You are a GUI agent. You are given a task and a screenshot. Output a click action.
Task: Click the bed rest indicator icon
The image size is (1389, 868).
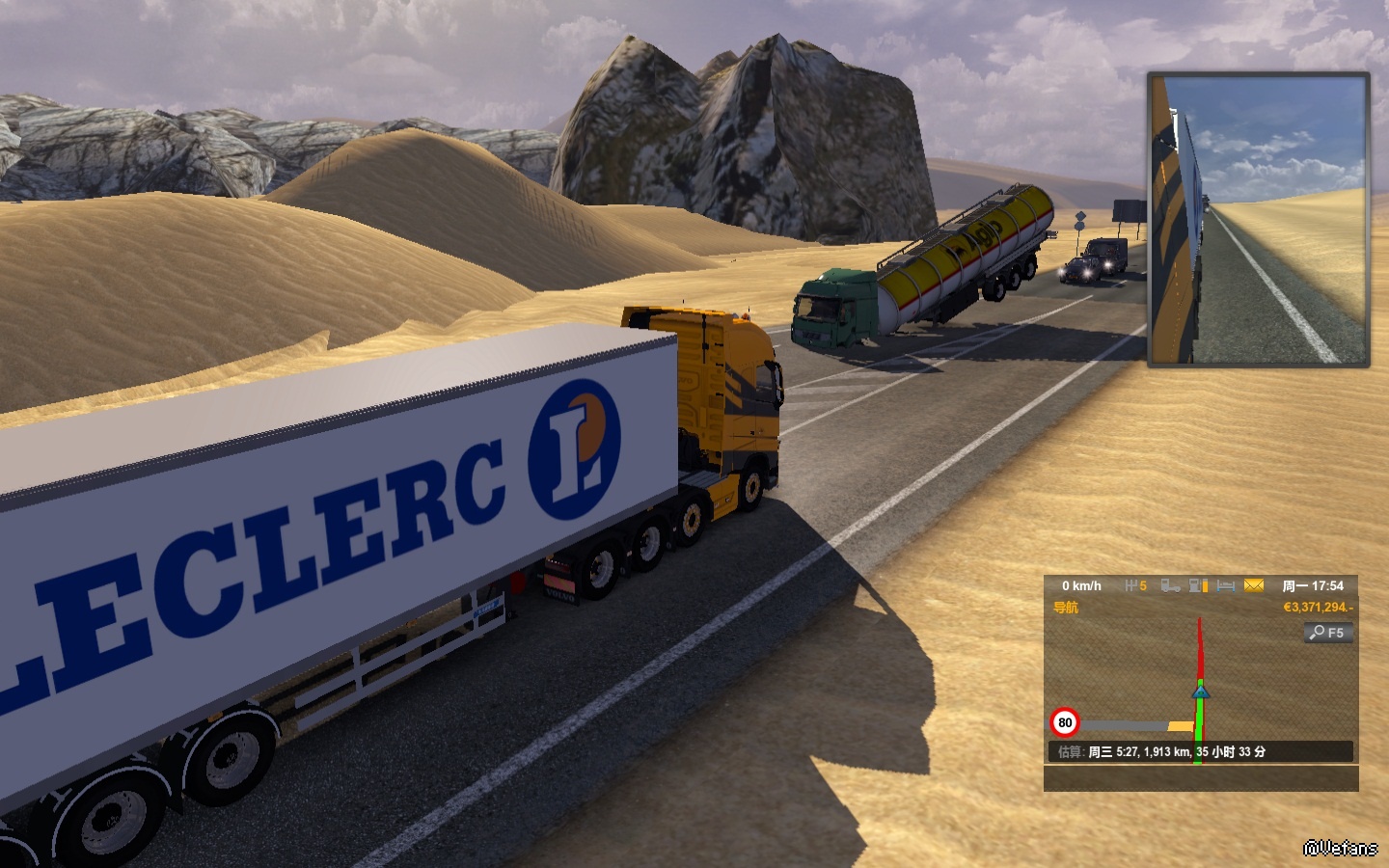[x=1226, y=585]
